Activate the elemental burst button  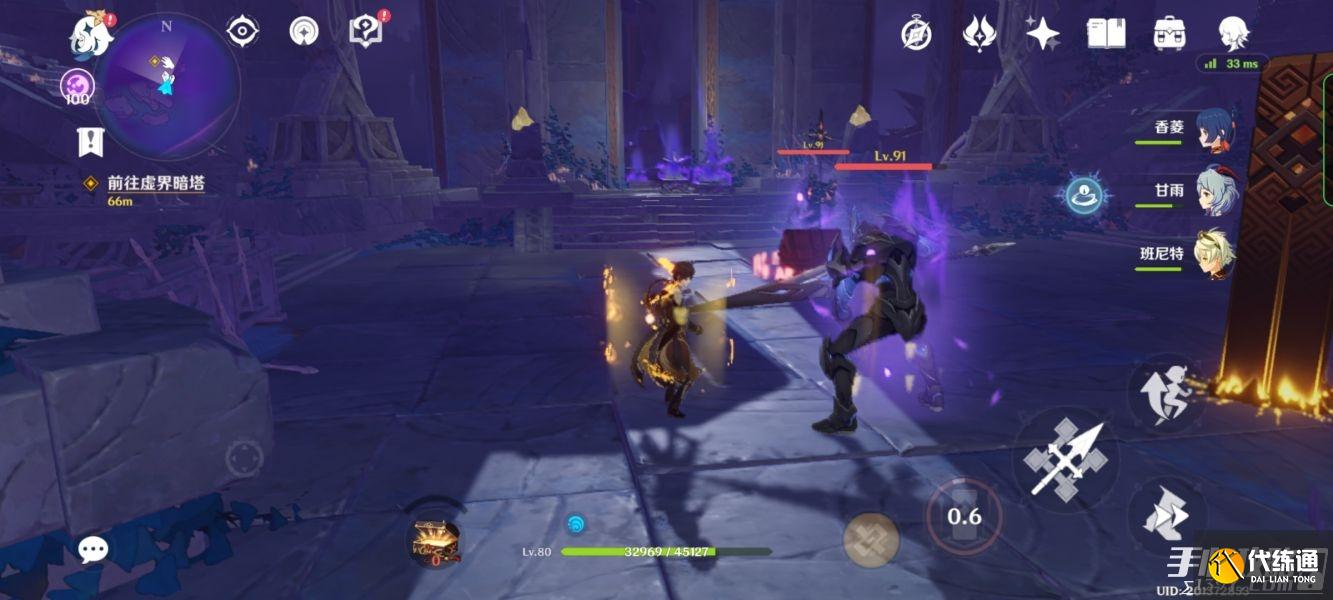870,540
